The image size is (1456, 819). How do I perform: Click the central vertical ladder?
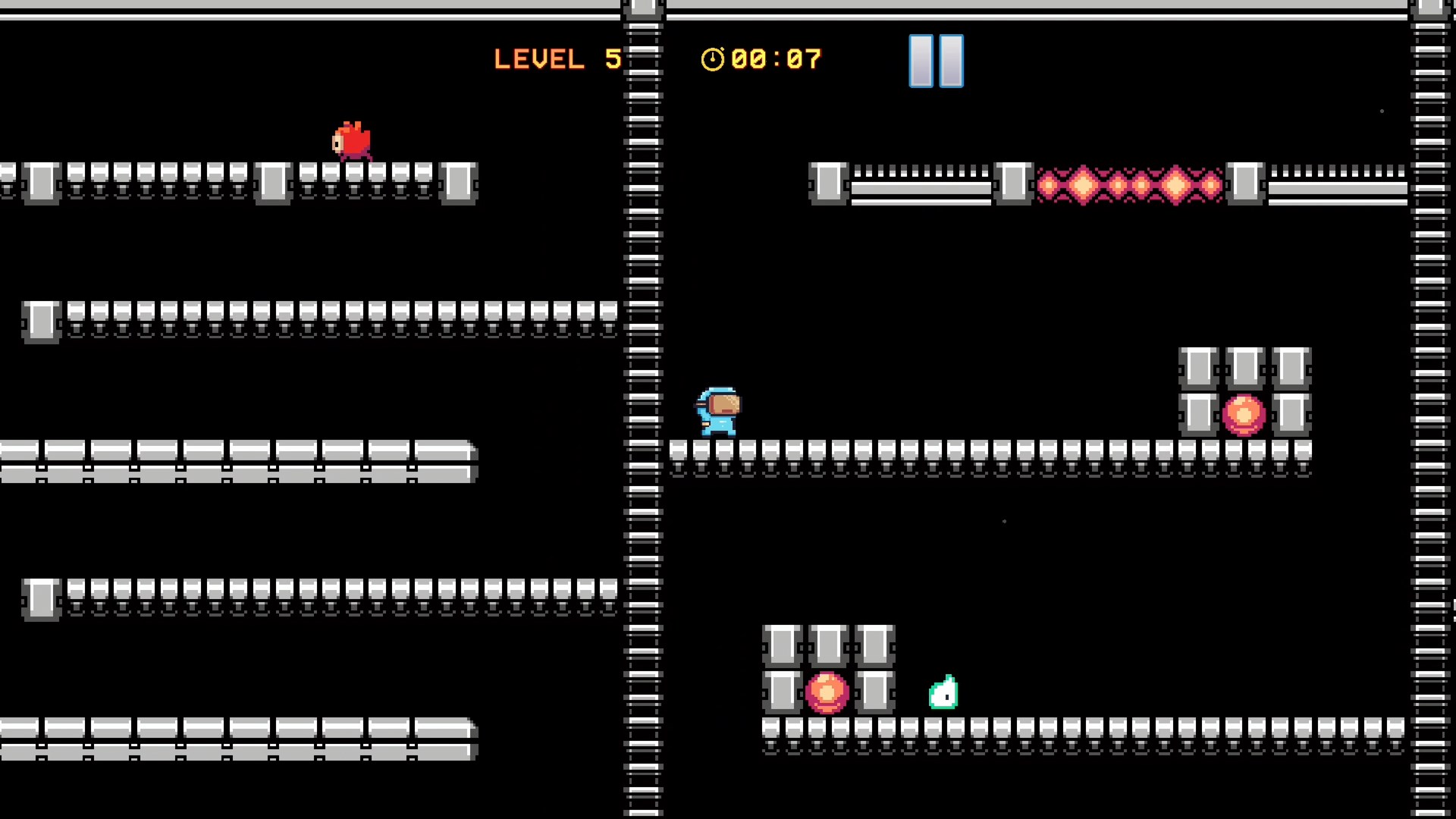click(x=643, y=409)
